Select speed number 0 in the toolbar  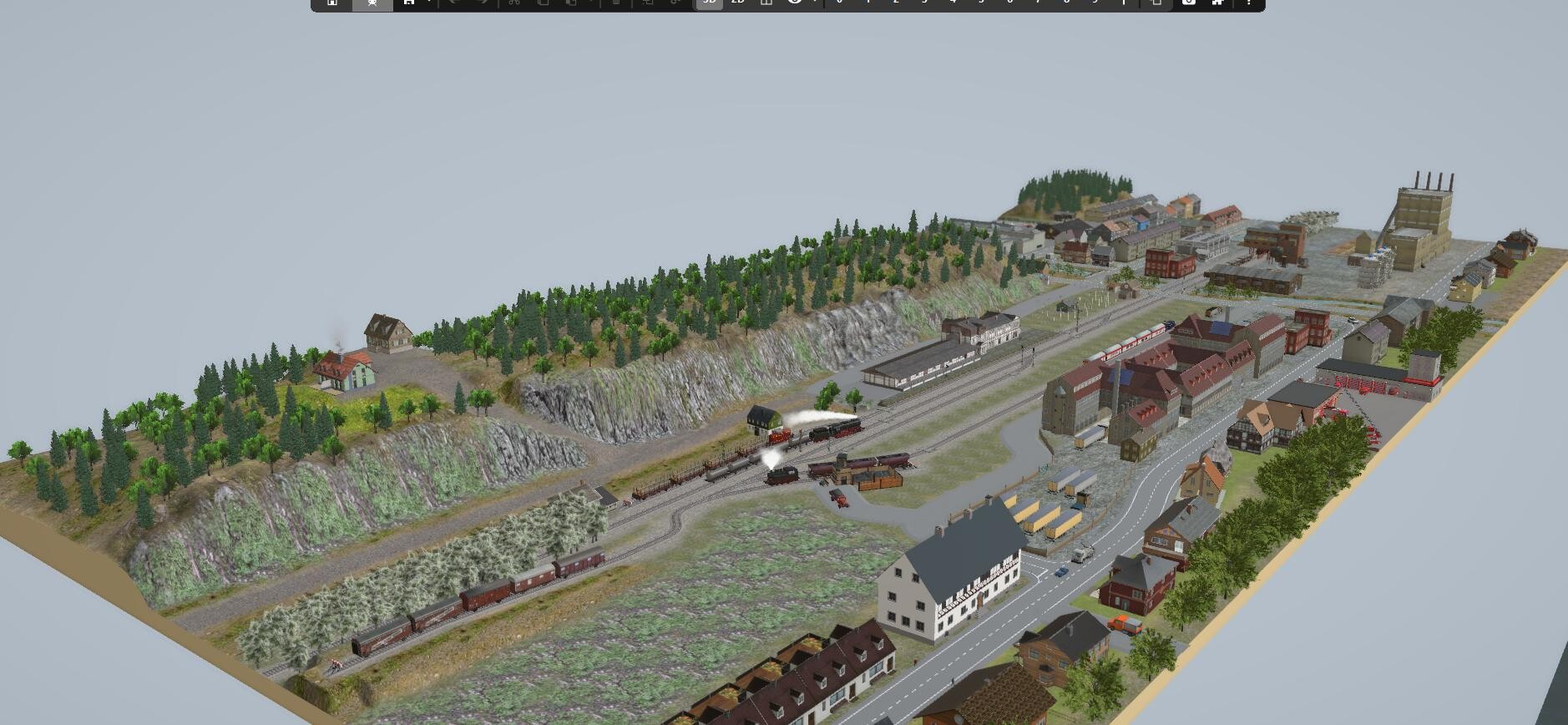(x=839, y=3)
